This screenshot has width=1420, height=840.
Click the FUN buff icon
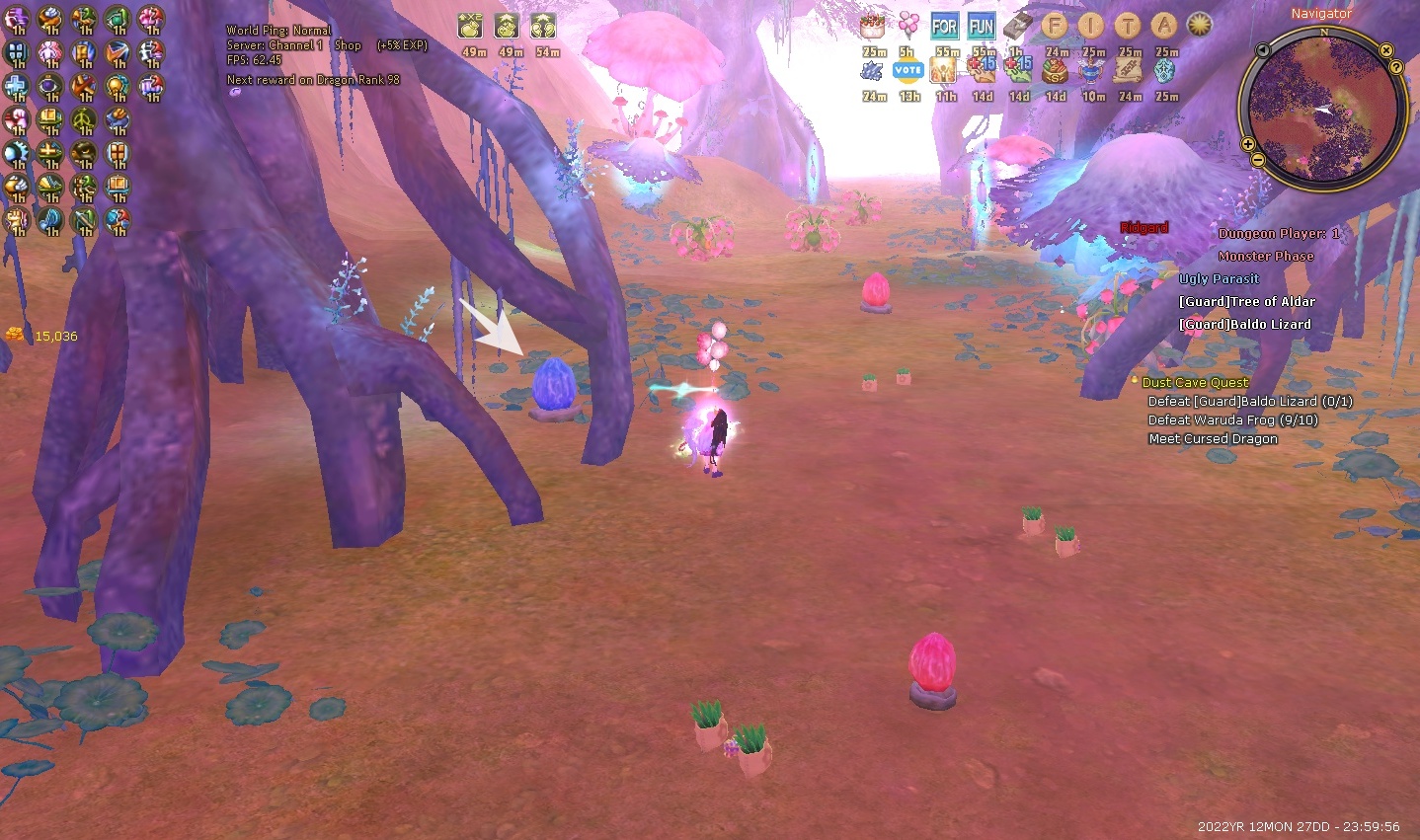(x=982, y=27)
